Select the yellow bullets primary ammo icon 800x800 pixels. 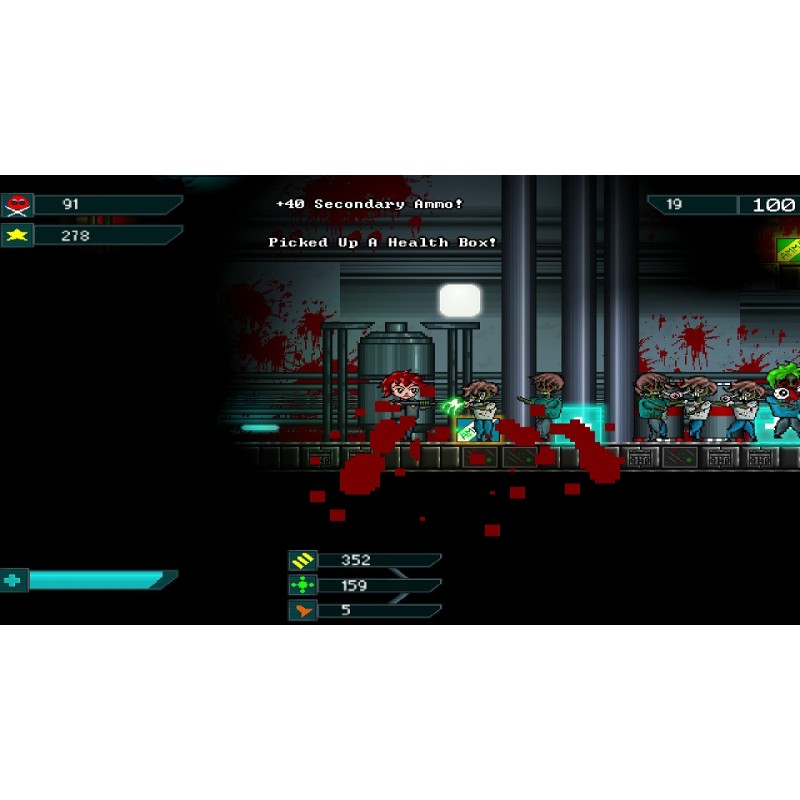coord(302,561)
